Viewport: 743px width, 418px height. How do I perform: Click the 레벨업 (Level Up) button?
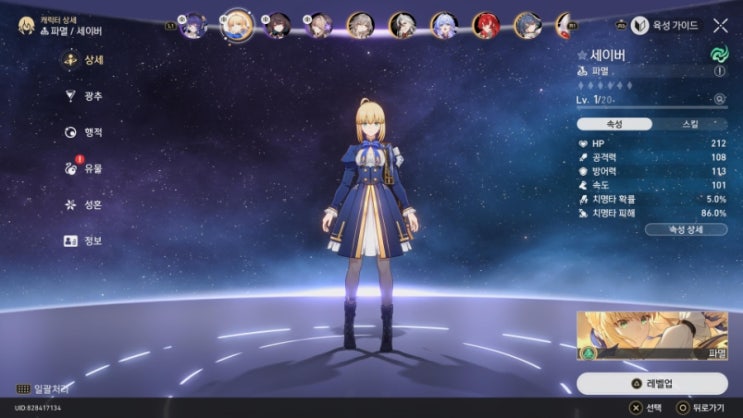(652, 384)
